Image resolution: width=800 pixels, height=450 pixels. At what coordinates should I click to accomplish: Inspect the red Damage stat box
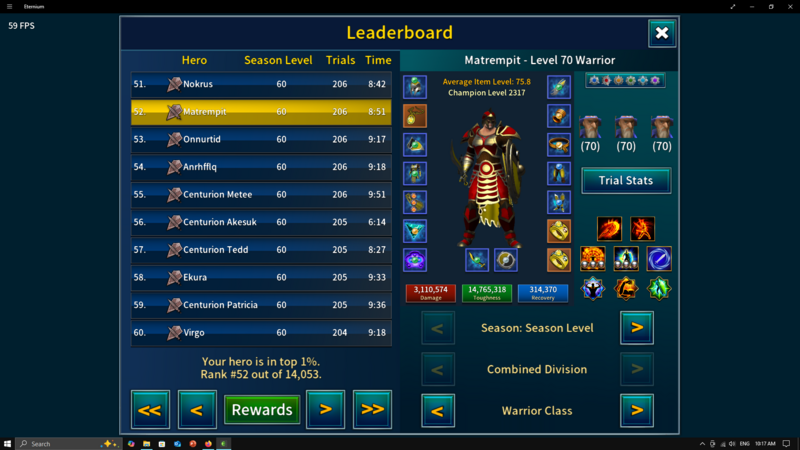430,292
